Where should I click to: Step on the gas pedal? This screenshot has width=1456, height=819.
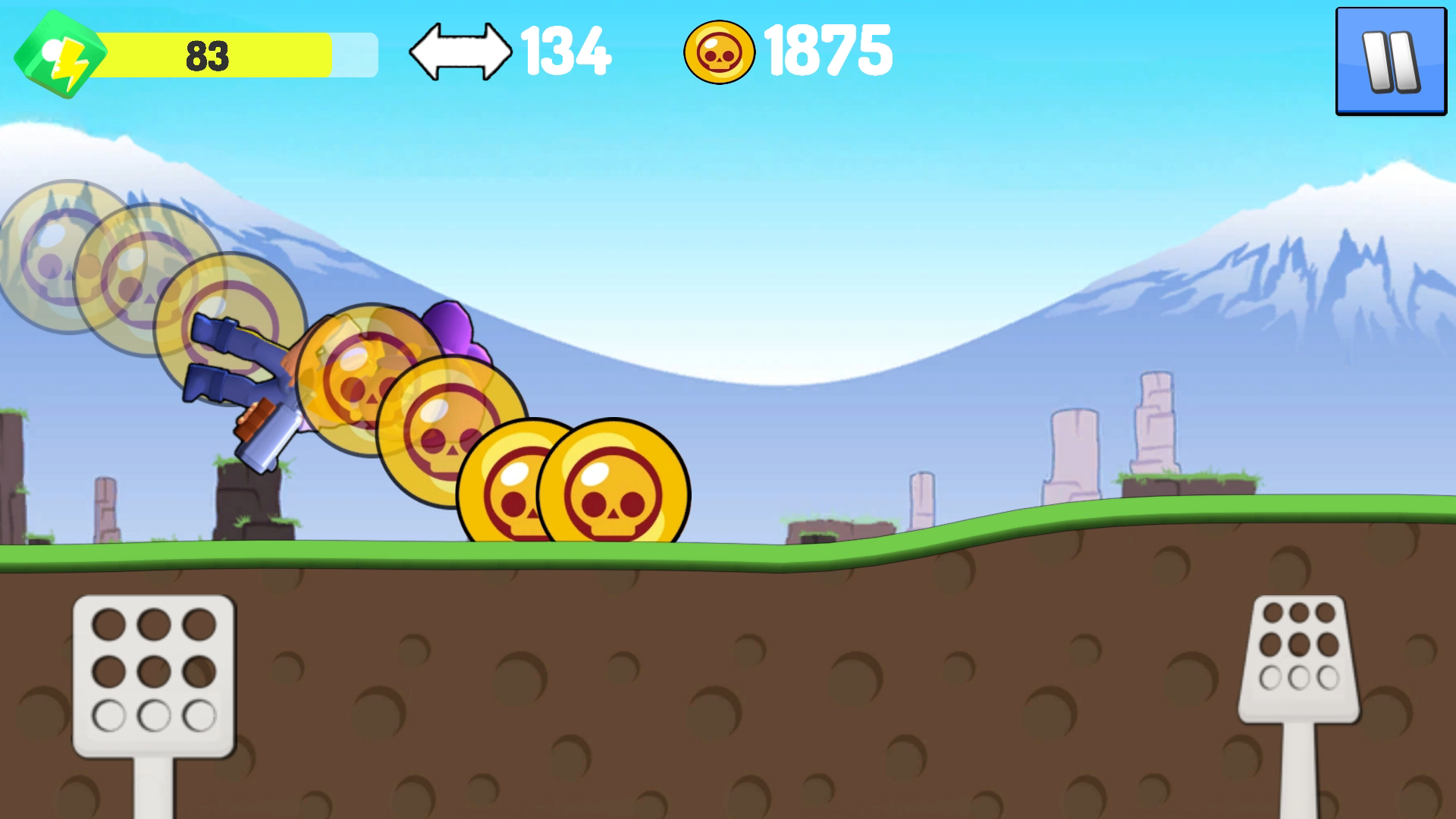tap(1298, 658)
